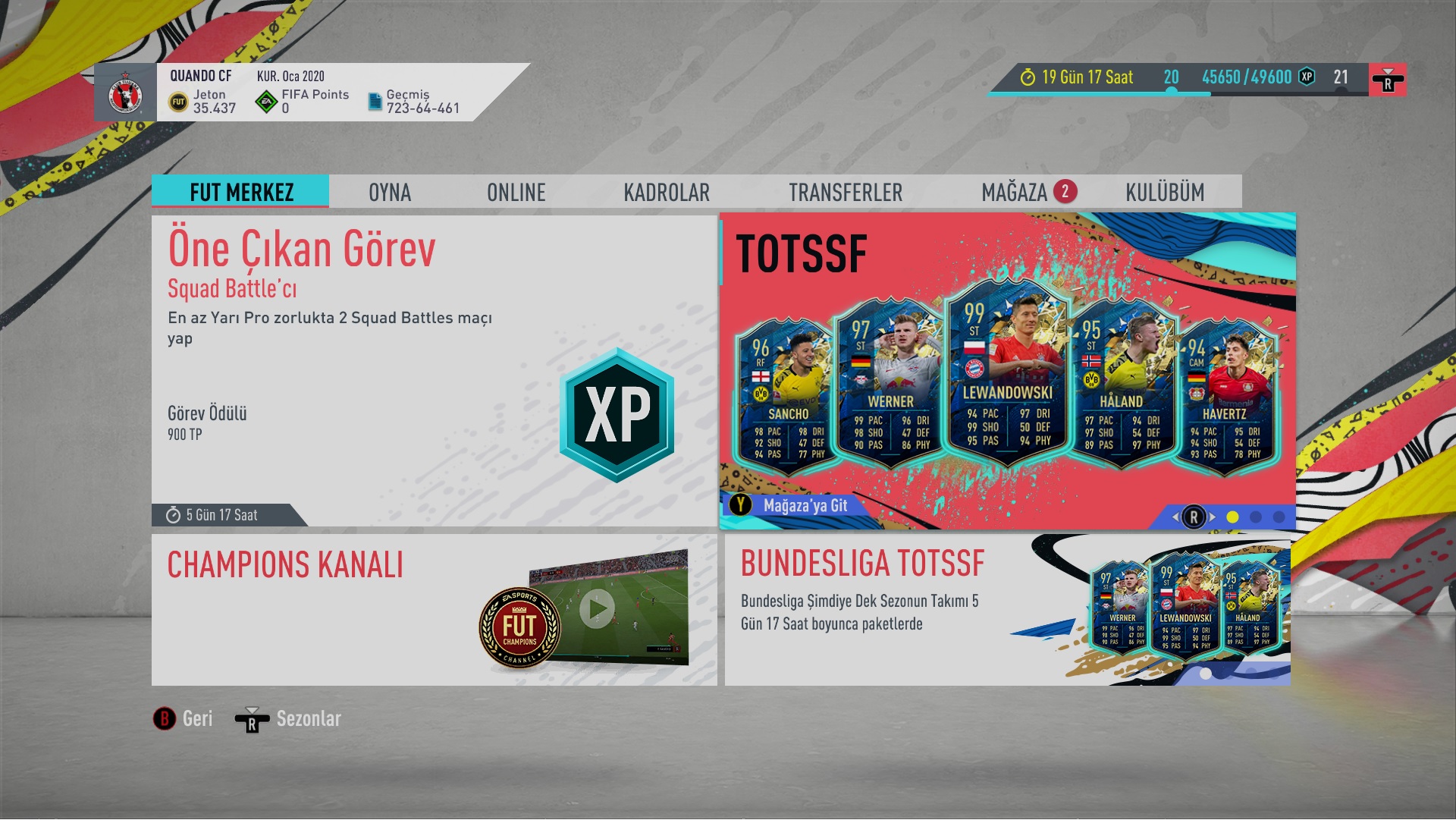Choose the KULÜBÜM tab
Image resolution: width=1456 pixels, height=820 pixels.
pyautogui.click(x=1164, y=193)
